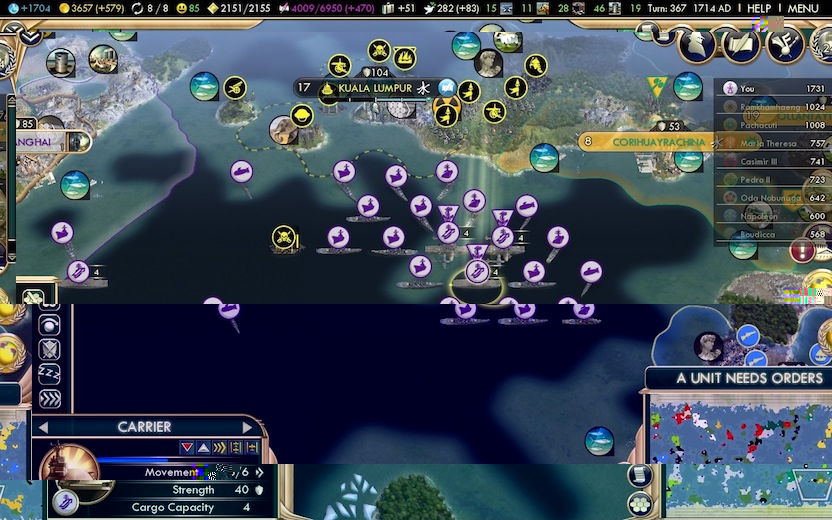Cycle to next unit arrow beside CARRIER
The width and height of the screenshot is (832, 520).
[247, 427]
